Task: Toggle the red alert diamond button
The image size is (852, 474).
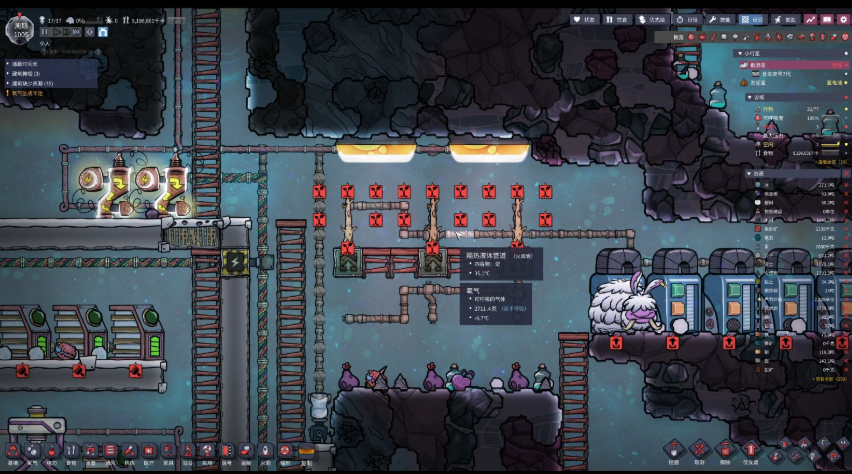Action: pos(89,32)
